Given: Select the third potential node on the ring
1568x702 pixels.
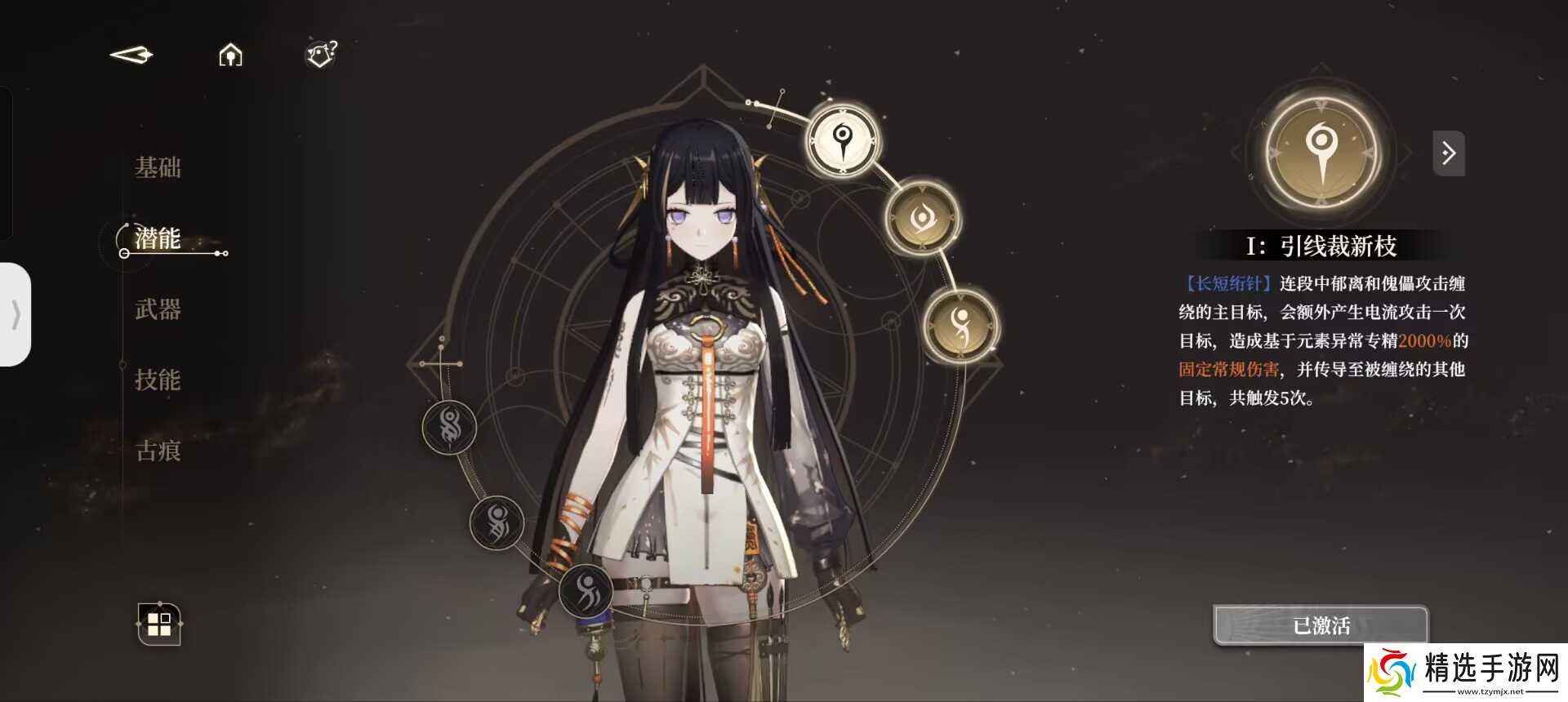Looking at the screenshot, I should 961,326.
